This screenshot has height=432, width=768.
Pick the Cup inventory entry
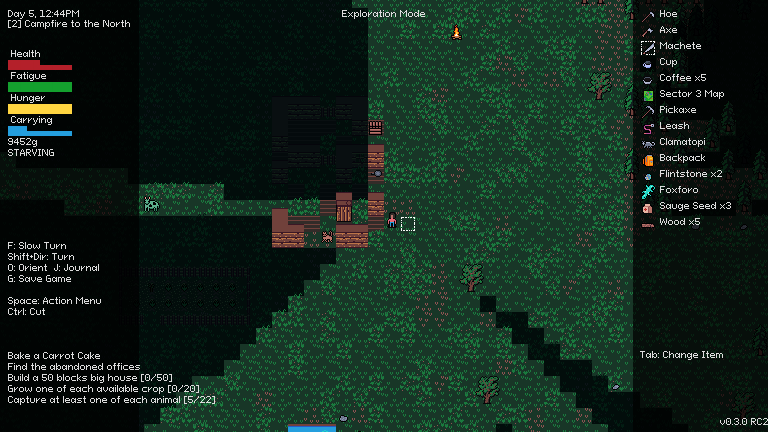[x=668, y=62]
